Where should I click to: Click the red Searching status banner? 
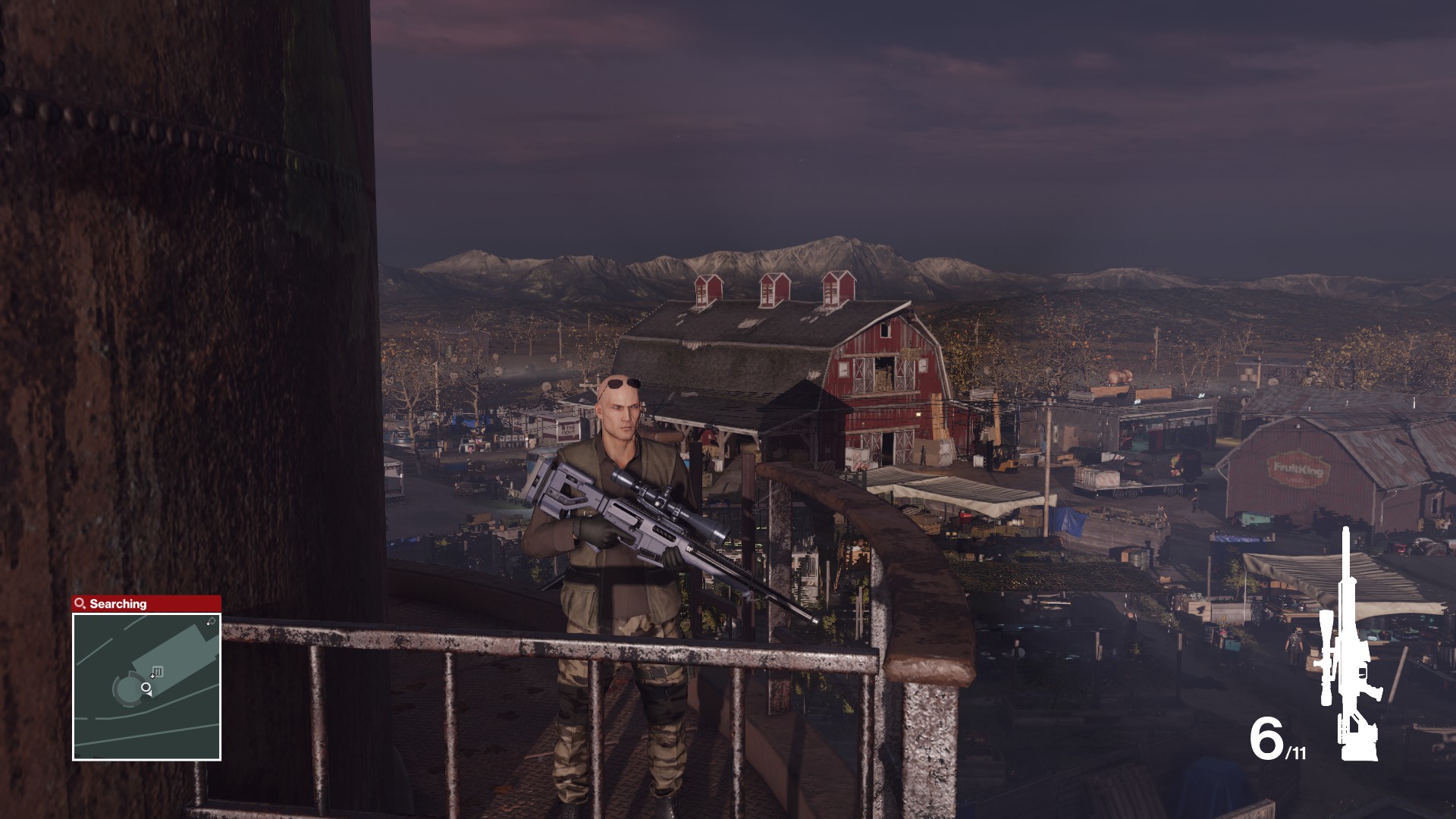(144, 603)
